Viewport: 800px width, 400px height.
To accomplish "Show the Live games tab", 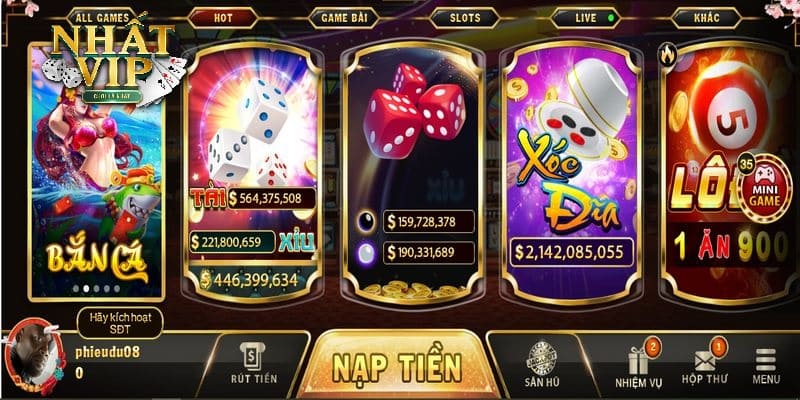I will [587, 18].
